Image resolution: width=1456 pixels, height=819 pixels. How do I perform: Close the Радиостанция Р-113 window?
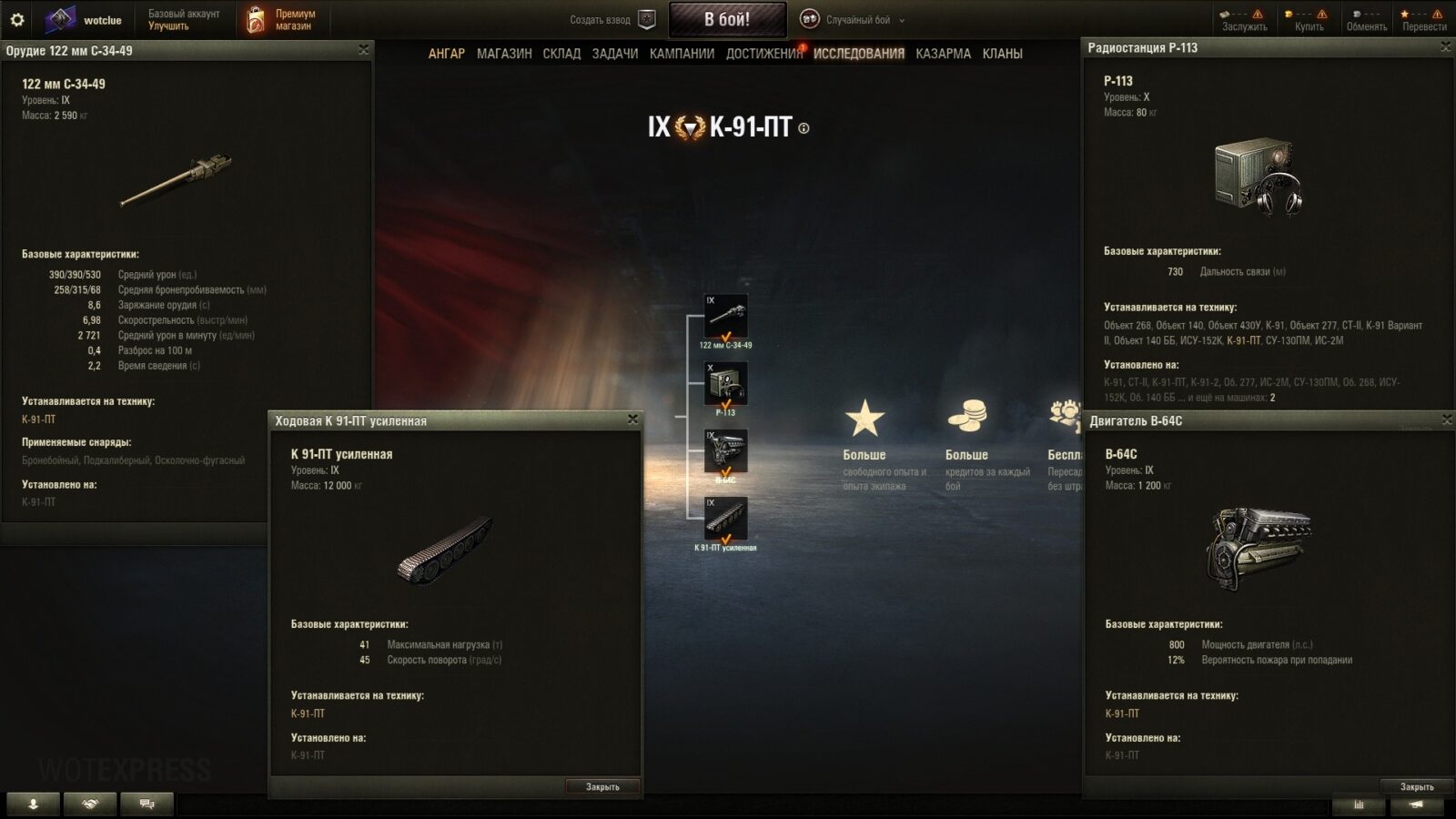pyautogui.click(x=1445, y=47)
